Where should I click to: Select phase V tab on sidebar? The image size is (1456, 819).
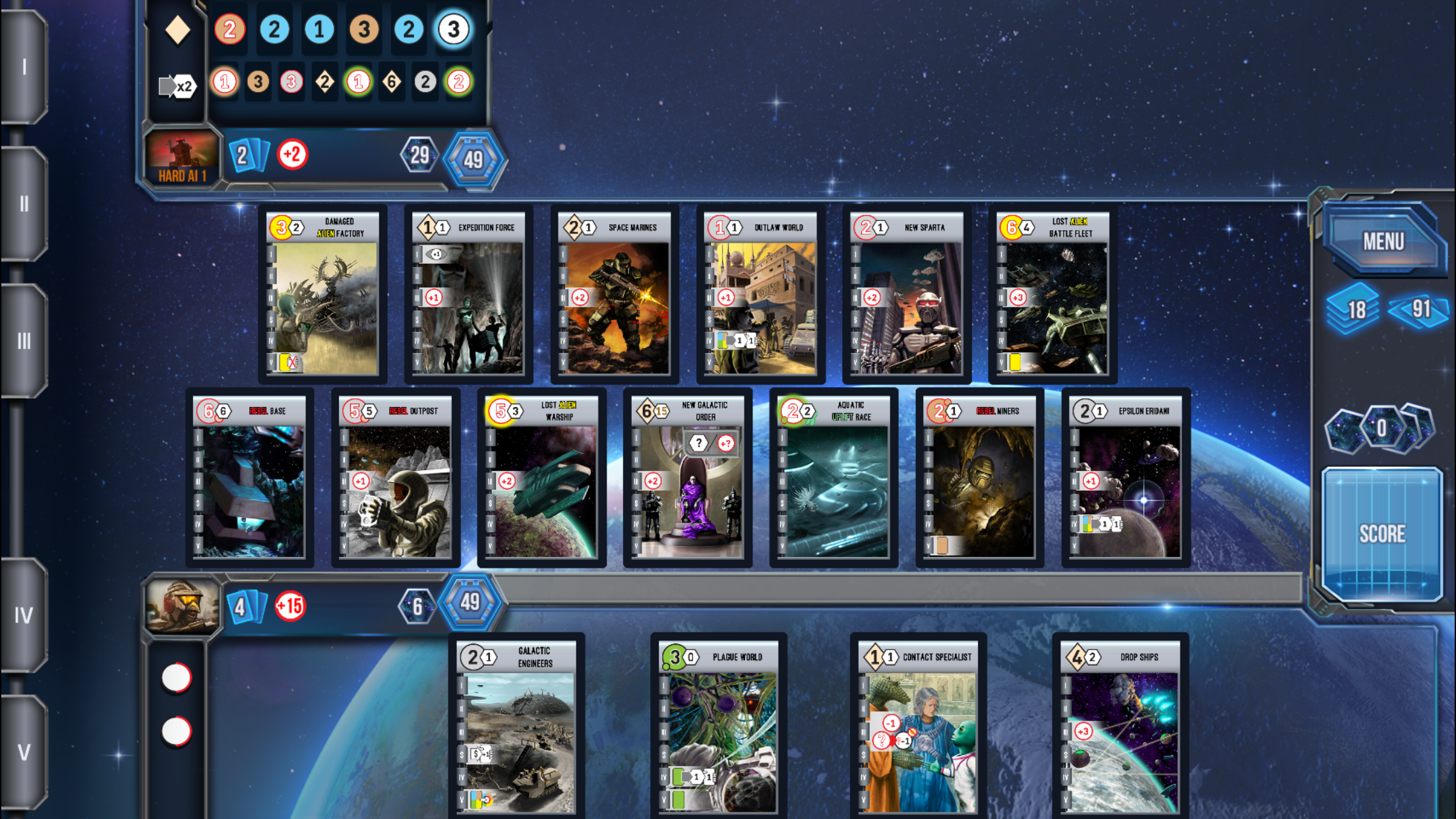pyautogui.click(x=24, y=752)
